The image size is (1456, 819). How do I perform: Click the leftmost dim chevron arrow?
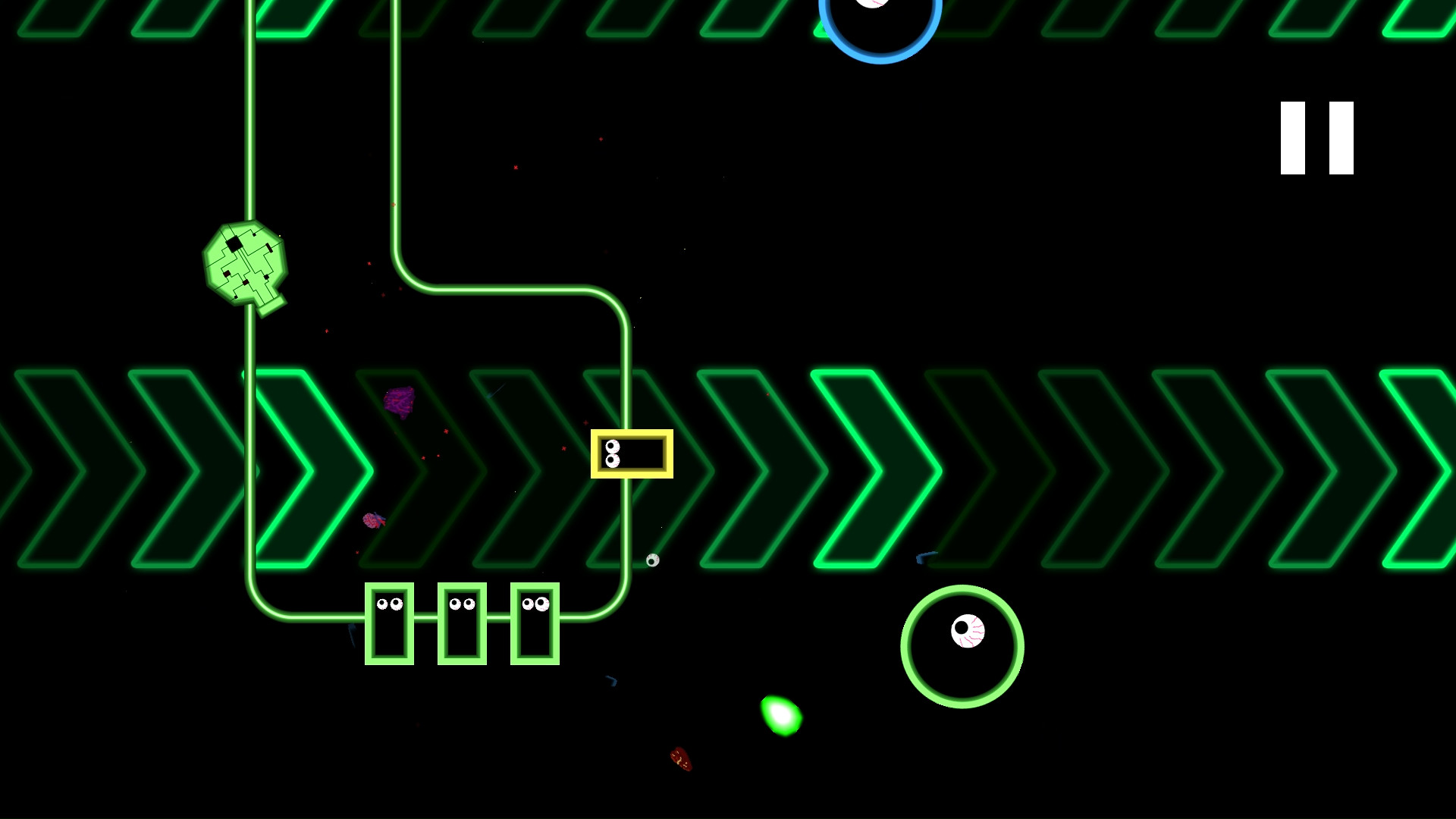[45, 470]
